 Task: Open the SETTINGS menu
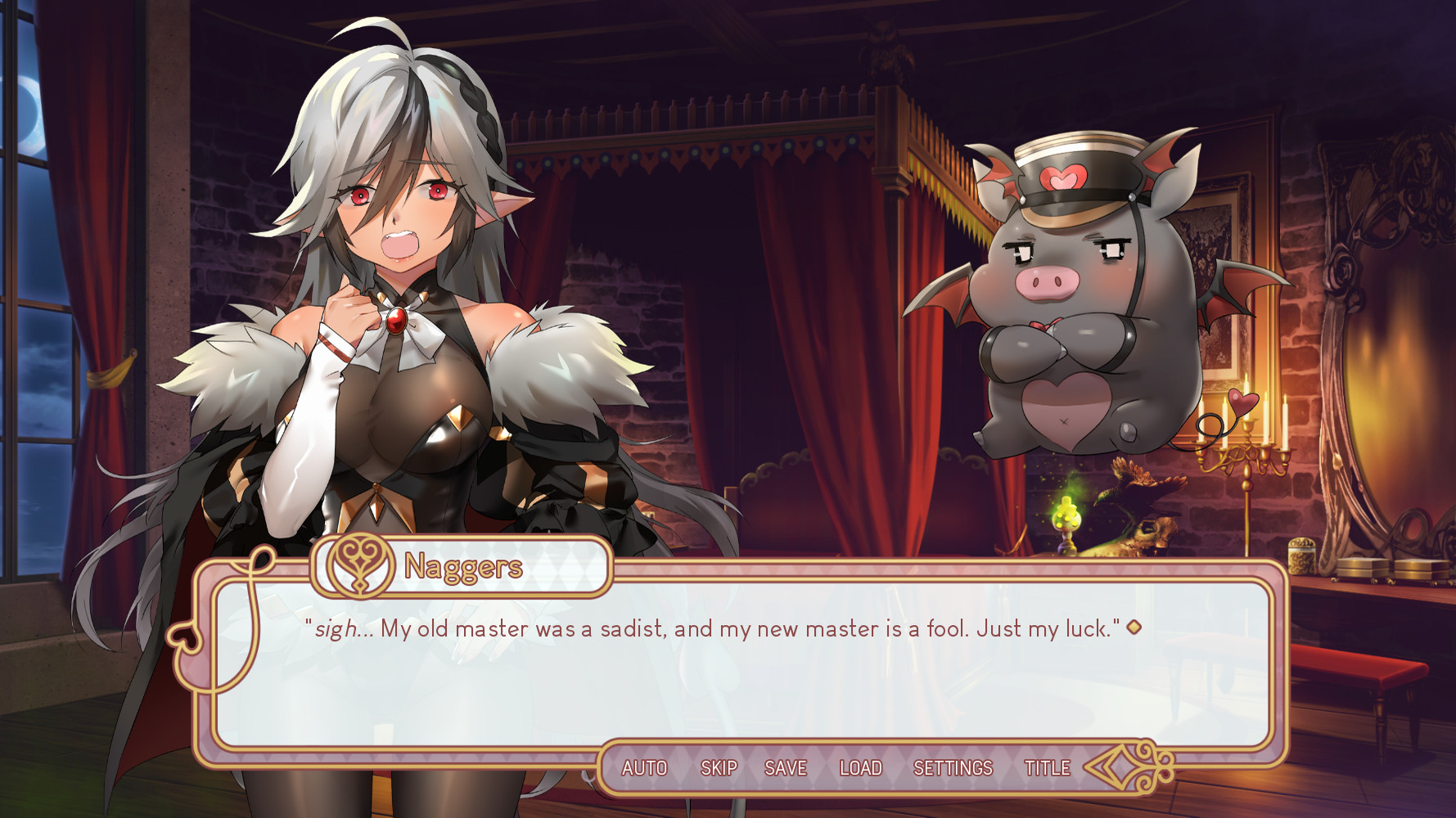click(x=953, y=768)
